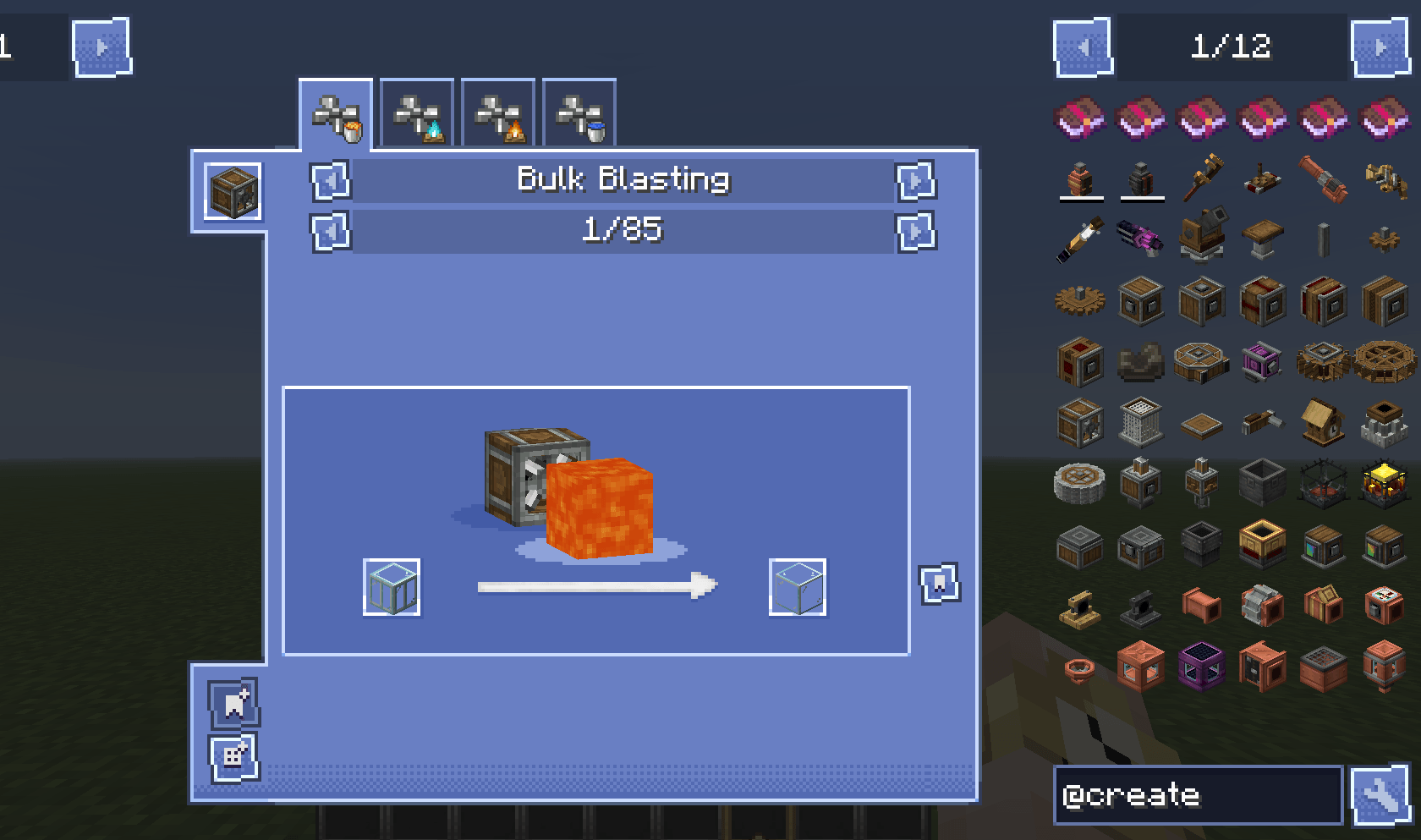
Task: Go to the next item page beside 1/12
Action: [1380, 47]
